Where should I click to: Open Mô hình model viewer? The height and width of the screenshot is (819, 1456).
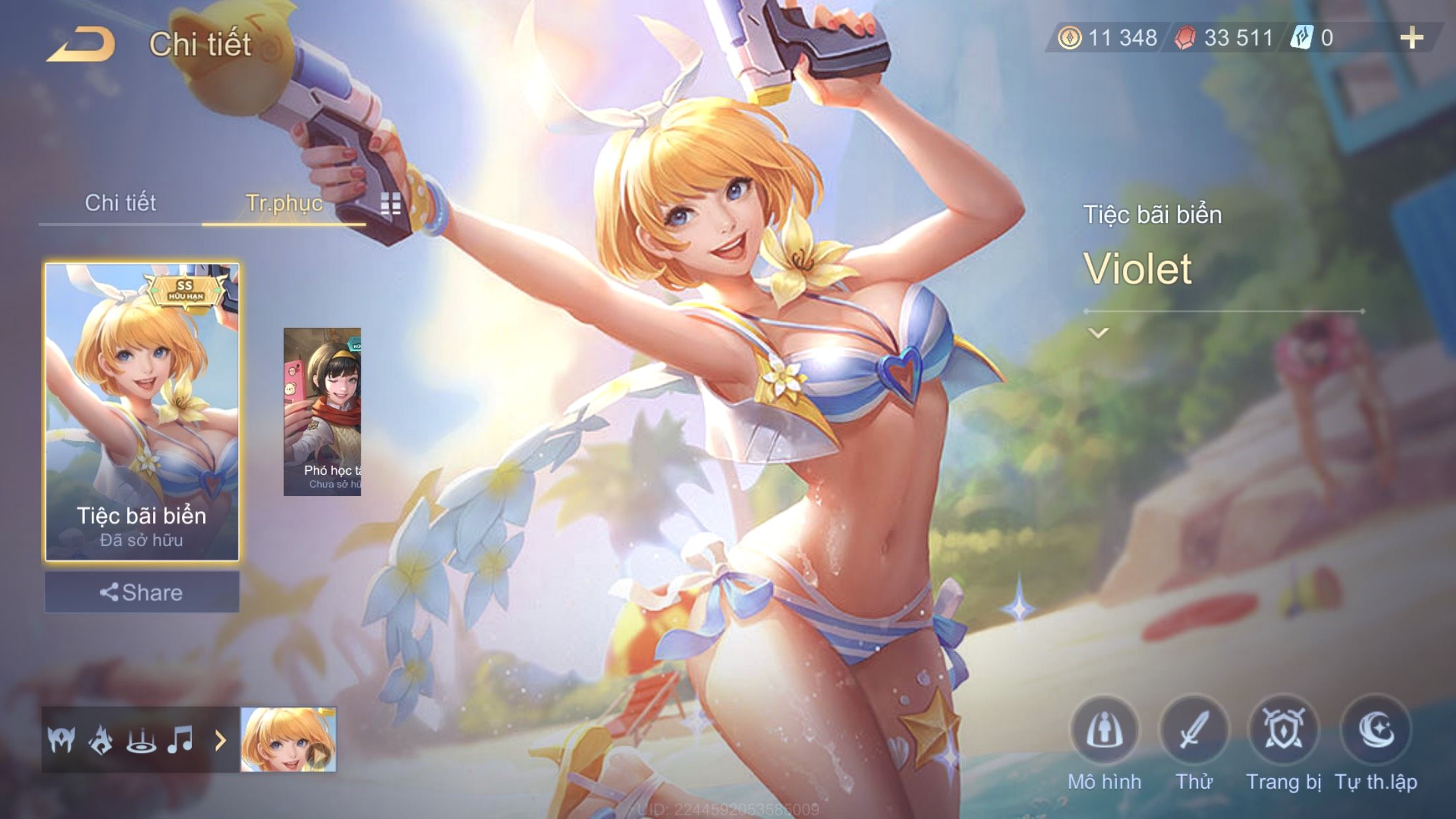[x=1105, y=731]
